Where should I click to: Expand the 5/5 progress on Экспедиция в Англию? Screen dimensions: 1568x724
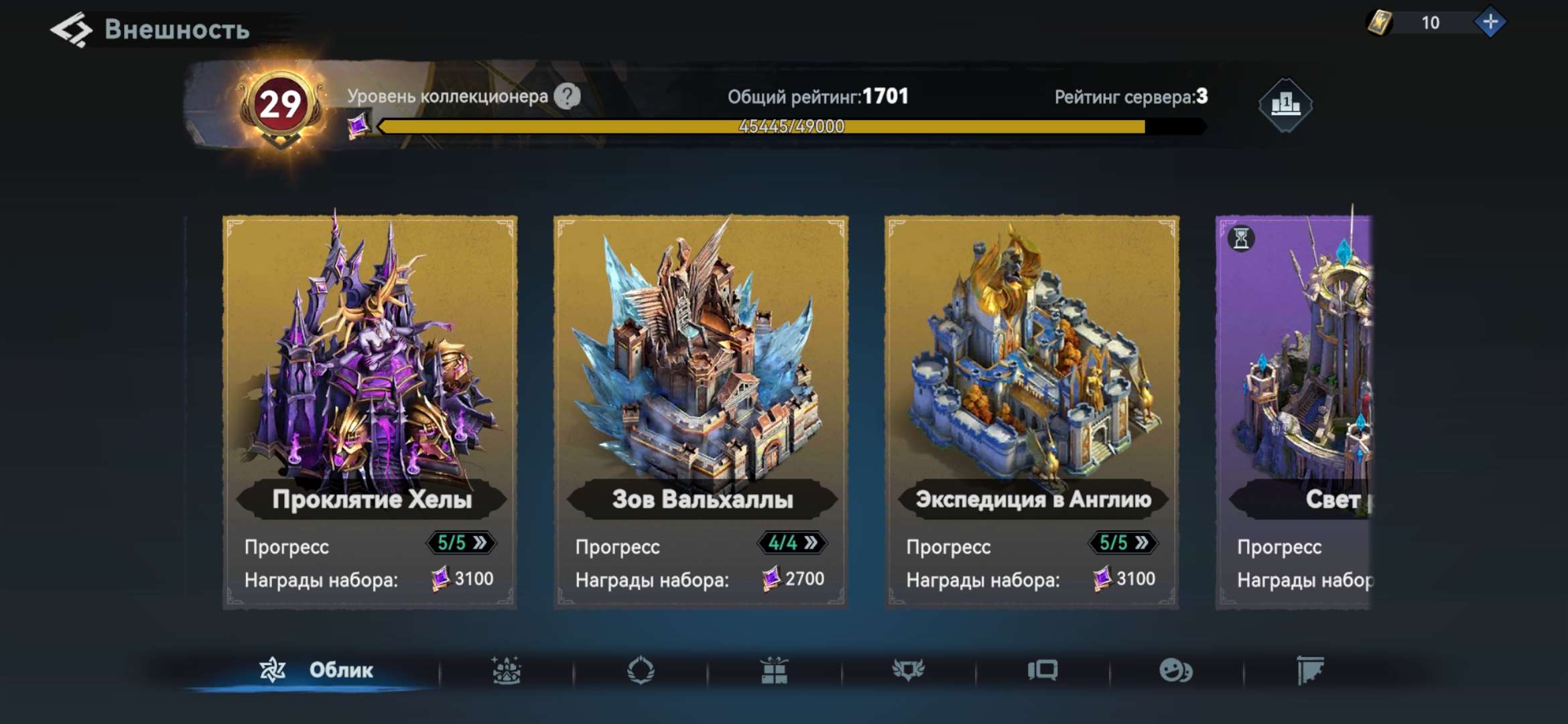[1123, 542]
